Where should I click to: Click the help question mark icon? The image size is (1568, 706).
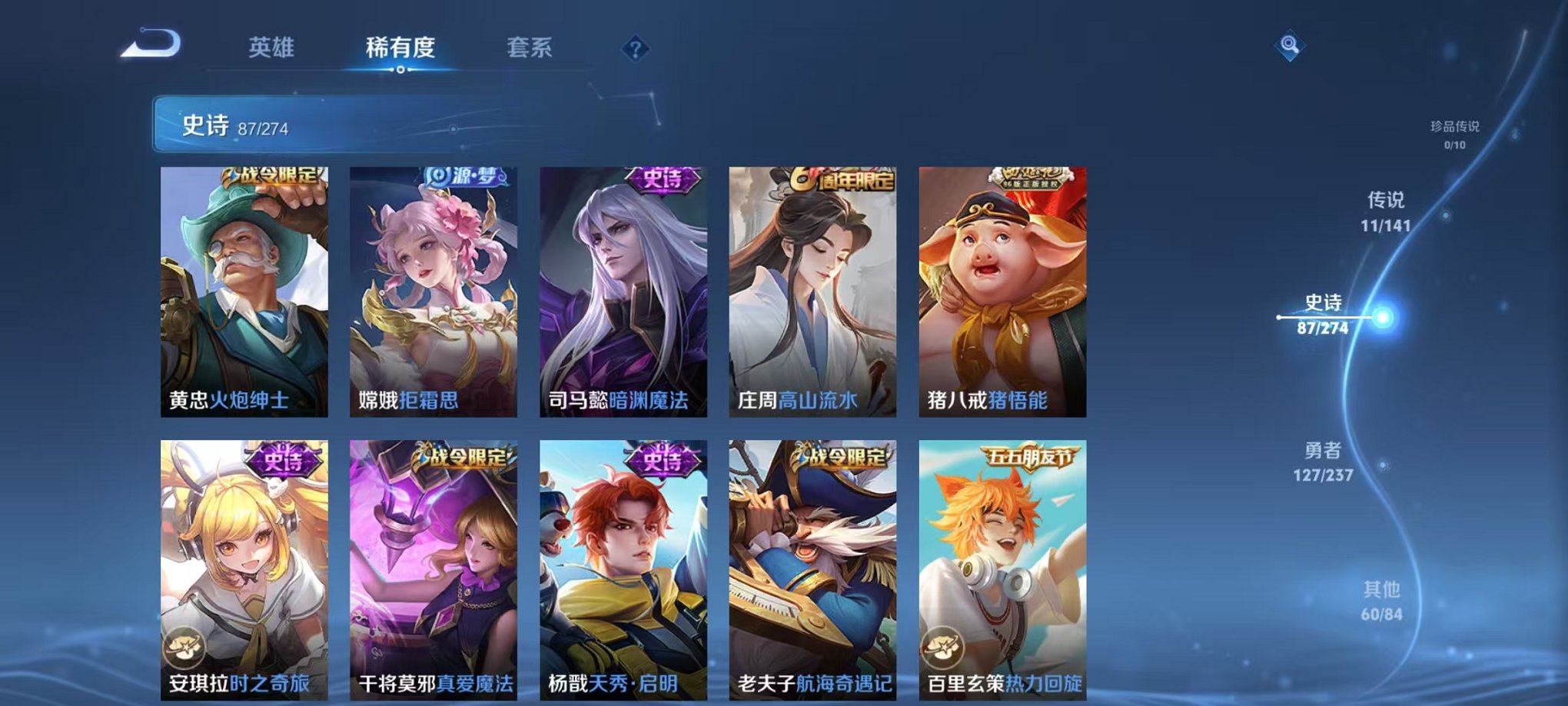point(635,48)
